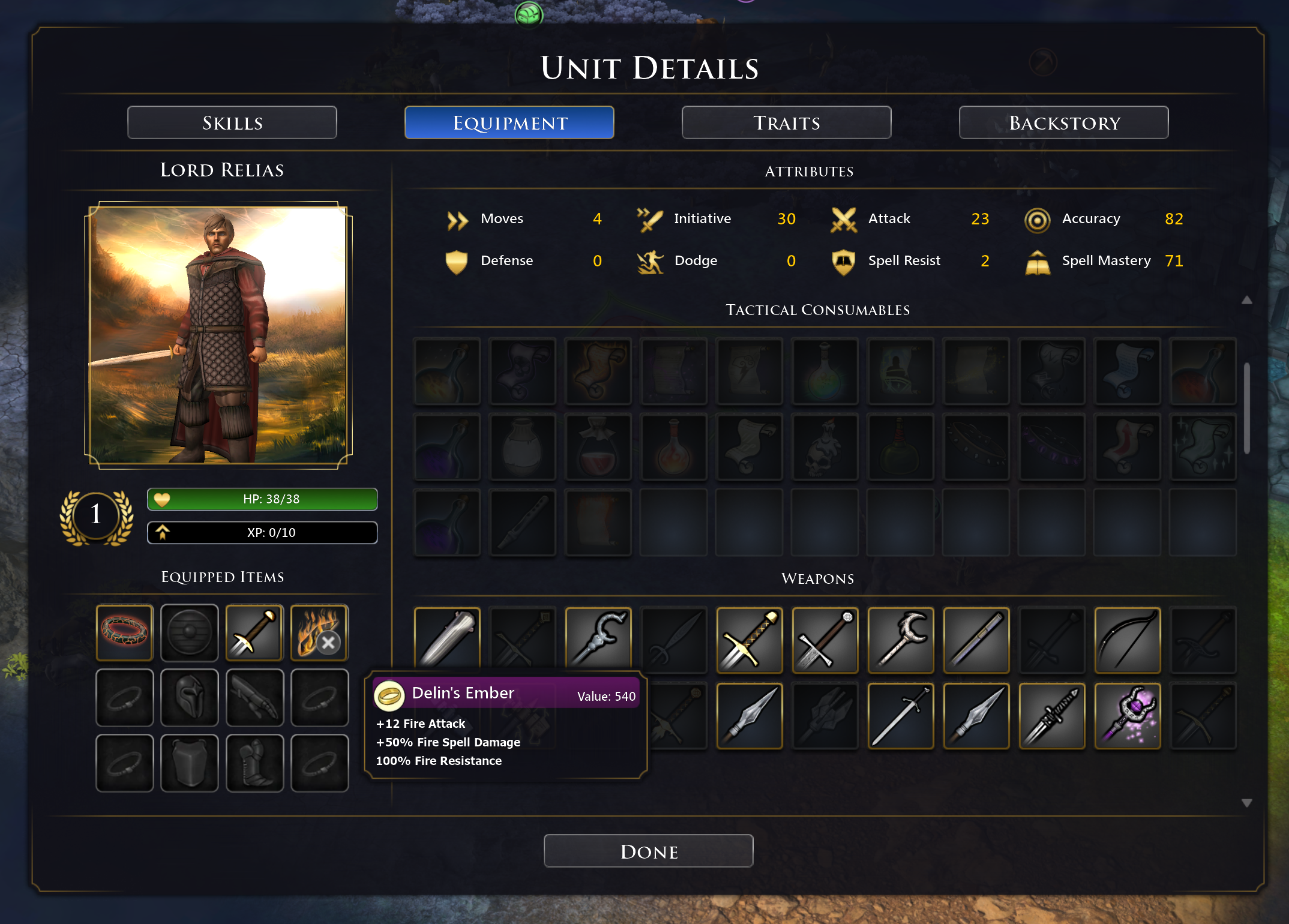Click the scroll up arrow

pyautogui.click(x=1246, y=300)
